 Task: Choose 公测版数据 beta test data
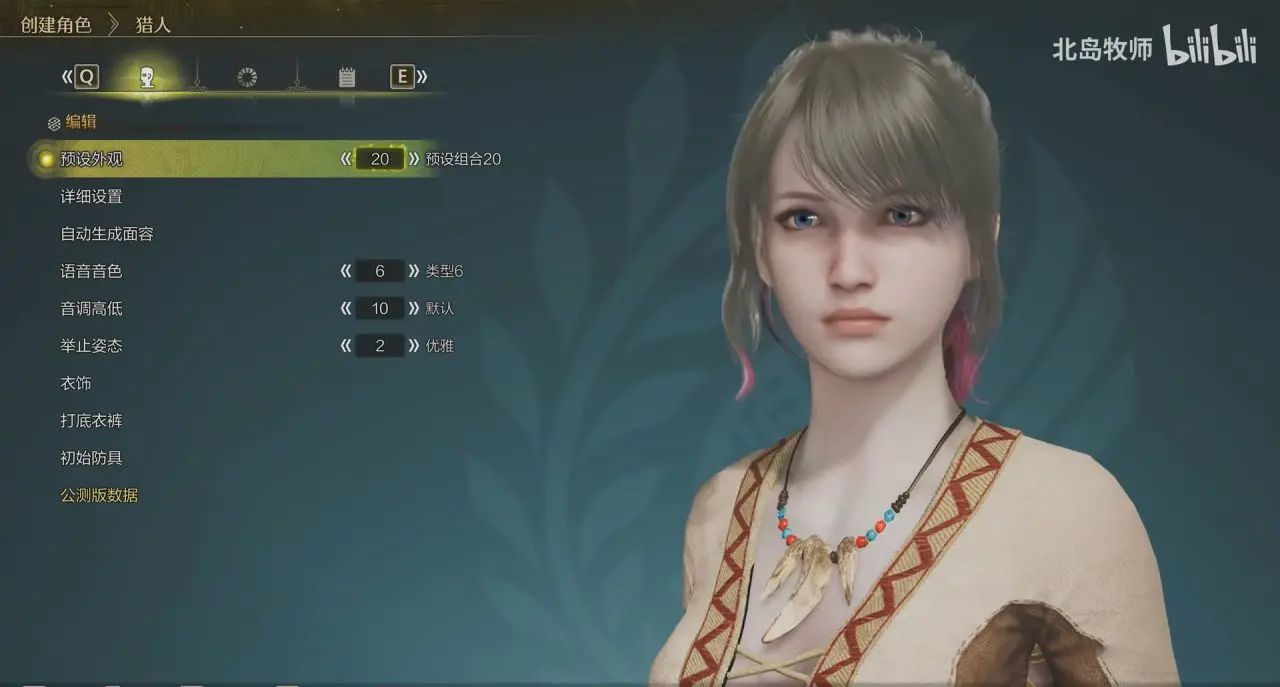click(99, 495)
